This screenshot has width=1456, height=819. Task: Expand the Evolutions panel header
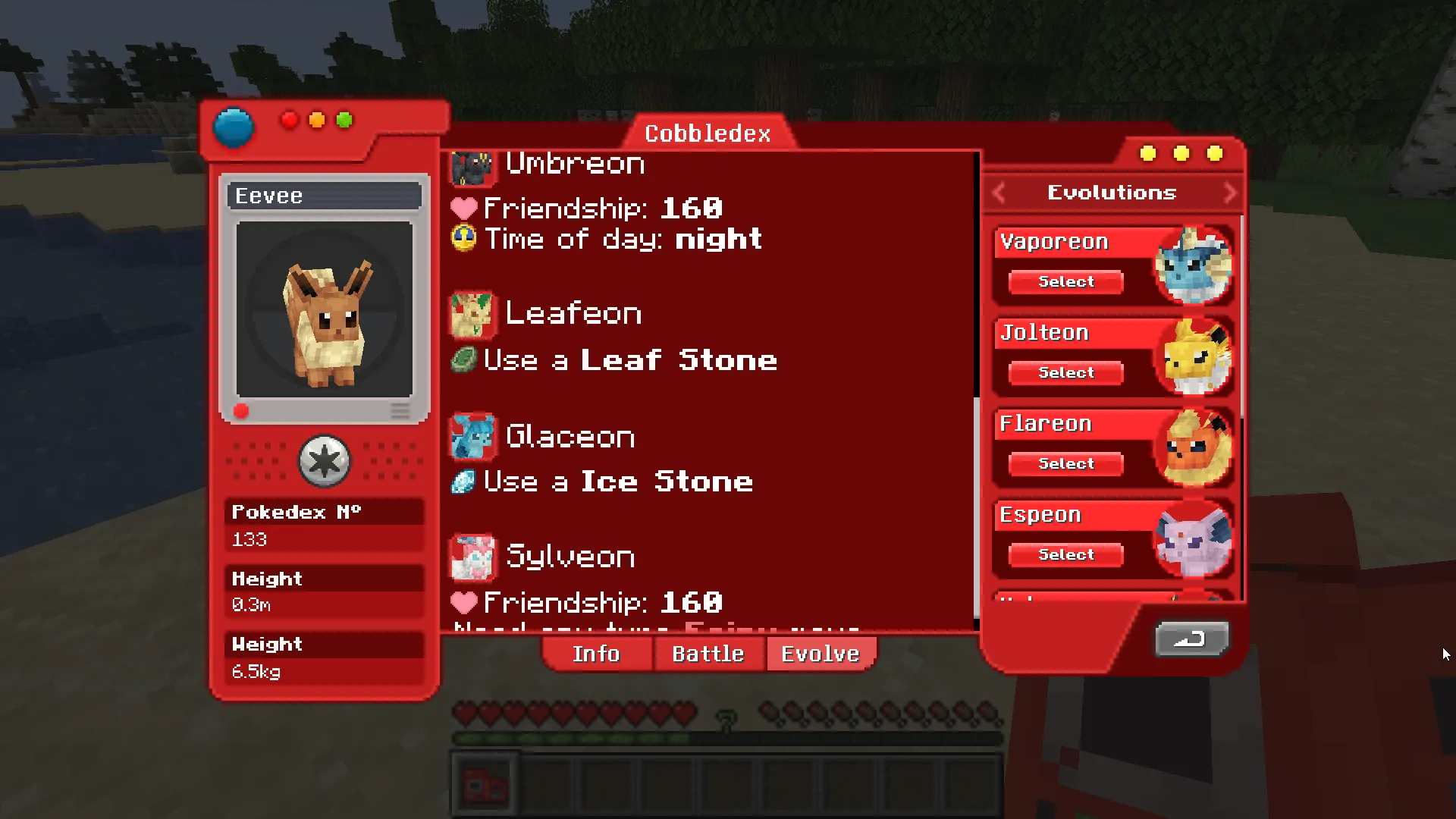click(1111, 193)
